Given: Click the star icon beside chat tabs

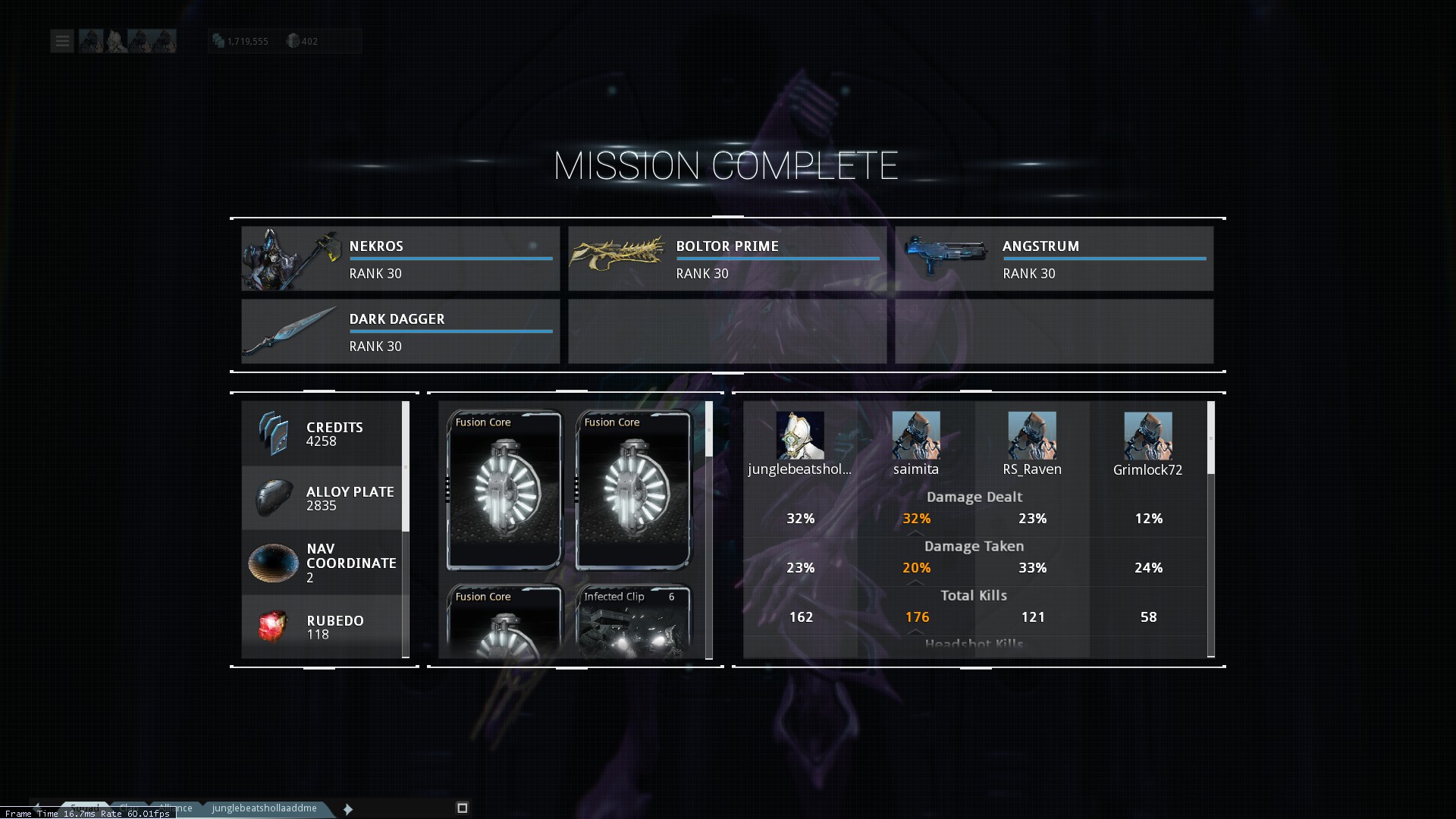Looking at the screenshot, I should tap(348, 809).
